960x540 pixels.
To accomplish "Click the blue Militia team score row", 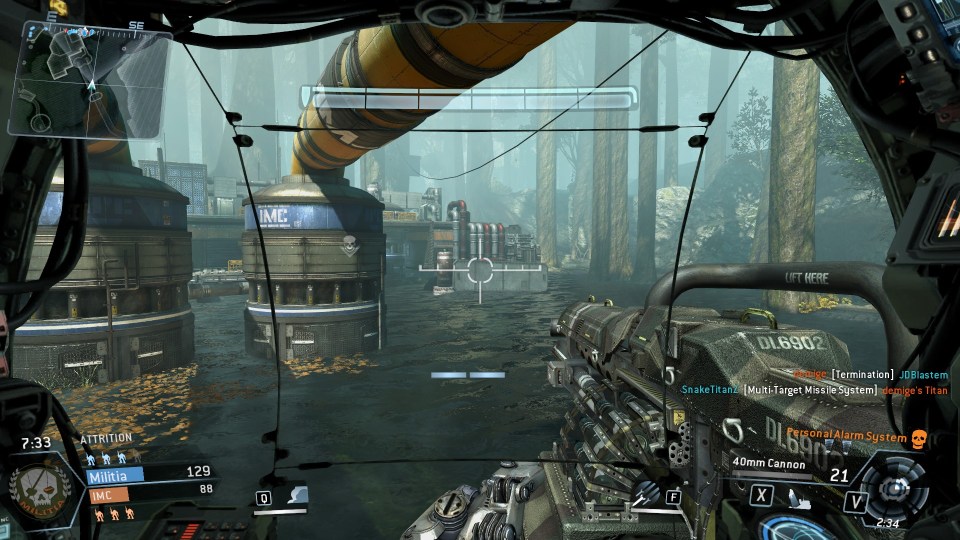I will point(148,471).
